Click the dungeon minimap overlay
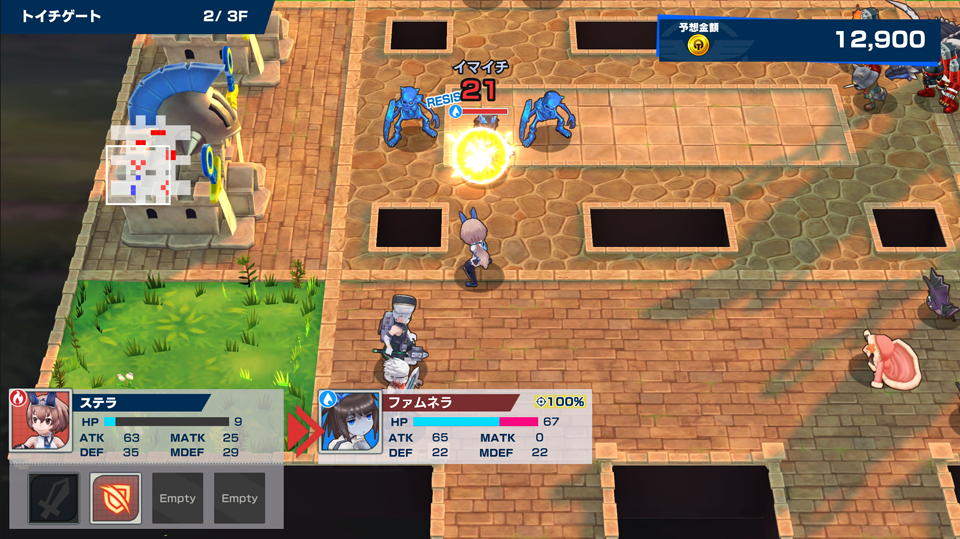960x539 pixels. pyautogui.click(x=142, y=165)
